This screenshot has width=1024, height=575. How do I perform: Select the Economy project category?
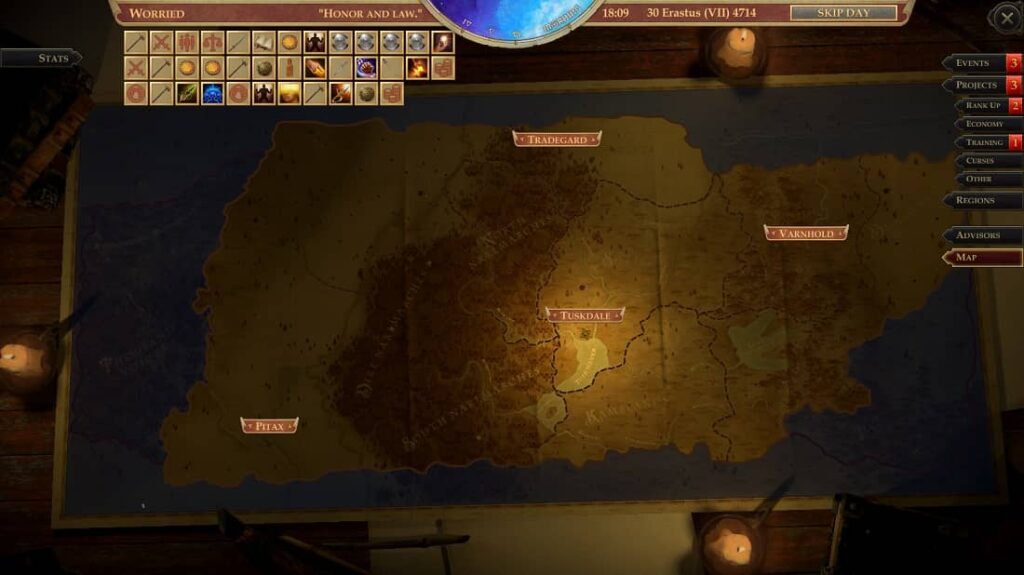coord(984,124)
